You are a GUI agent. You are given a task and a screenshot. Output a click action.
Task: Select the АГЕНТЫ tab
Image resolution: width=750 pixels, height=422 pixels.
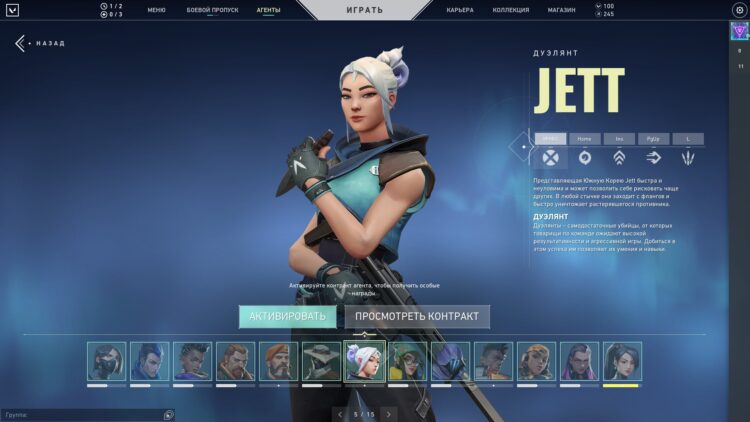[x=268, y=10]
